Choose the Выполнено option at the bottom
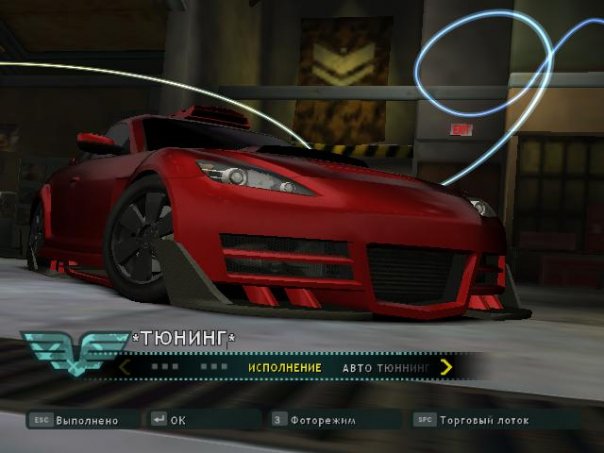 pos(86,420)
